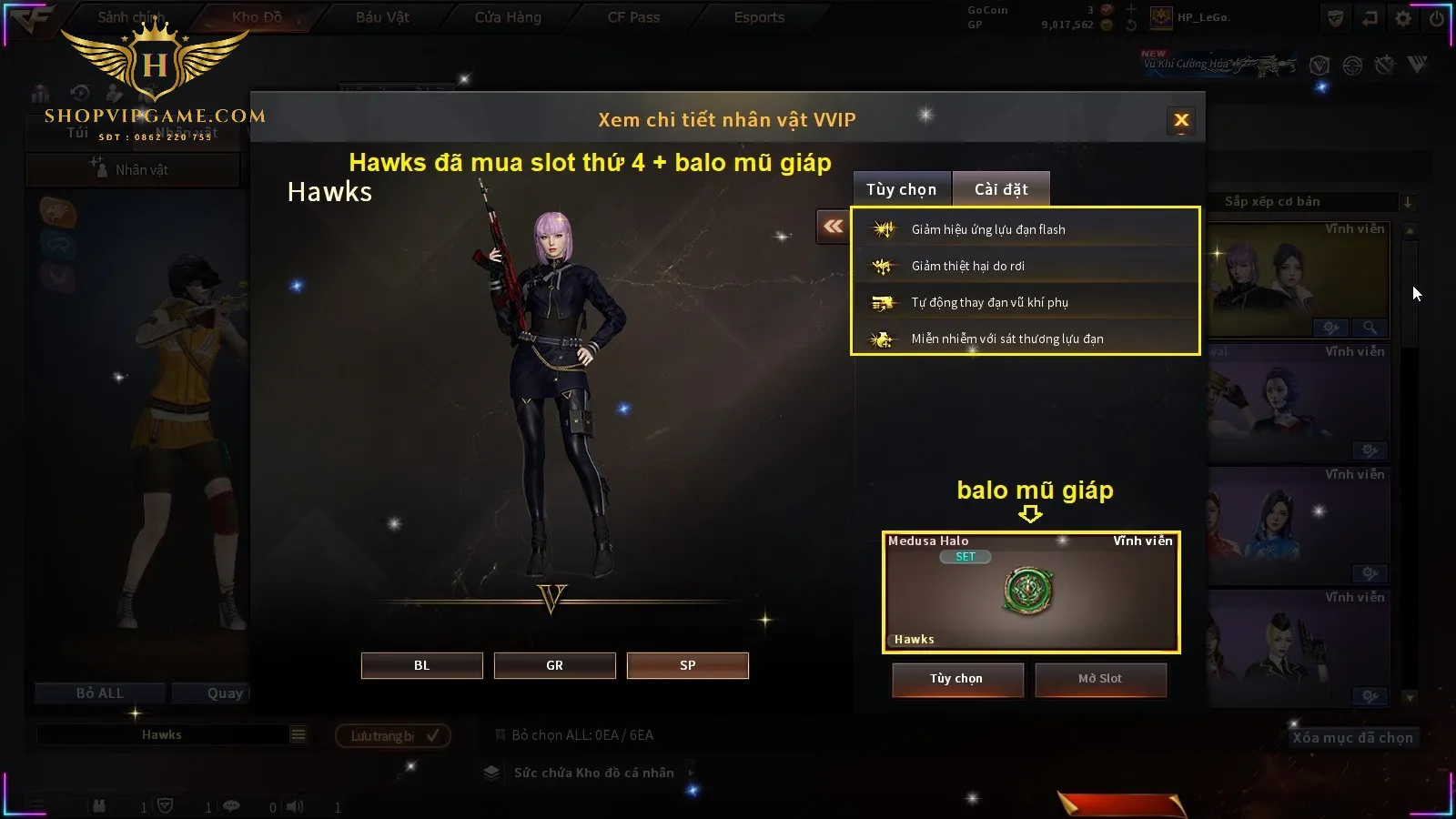Switch to the Tùy chọn tab

click(x=901, y=189)
